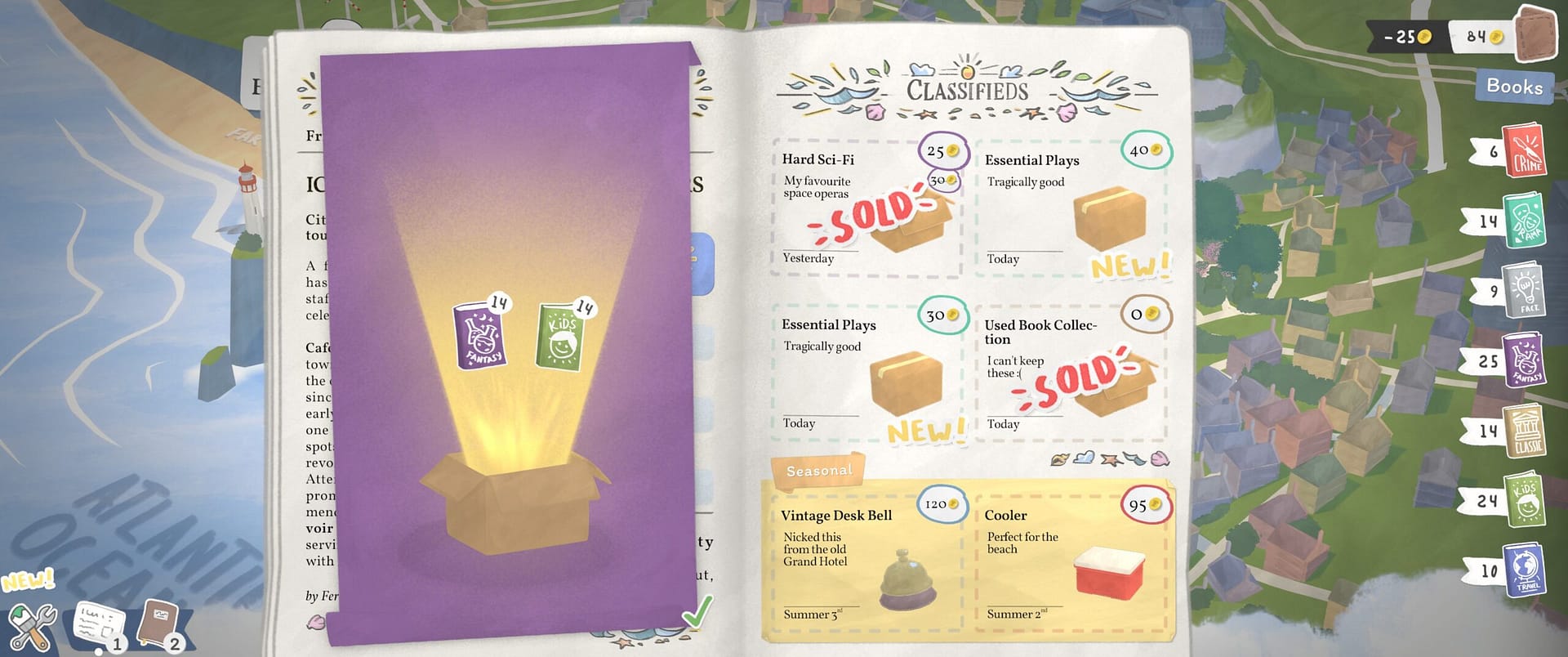Open the brush-and-wrench customization tool
Screen dimensions: 1568x657
pyautogui.click(x=34, y=623)
